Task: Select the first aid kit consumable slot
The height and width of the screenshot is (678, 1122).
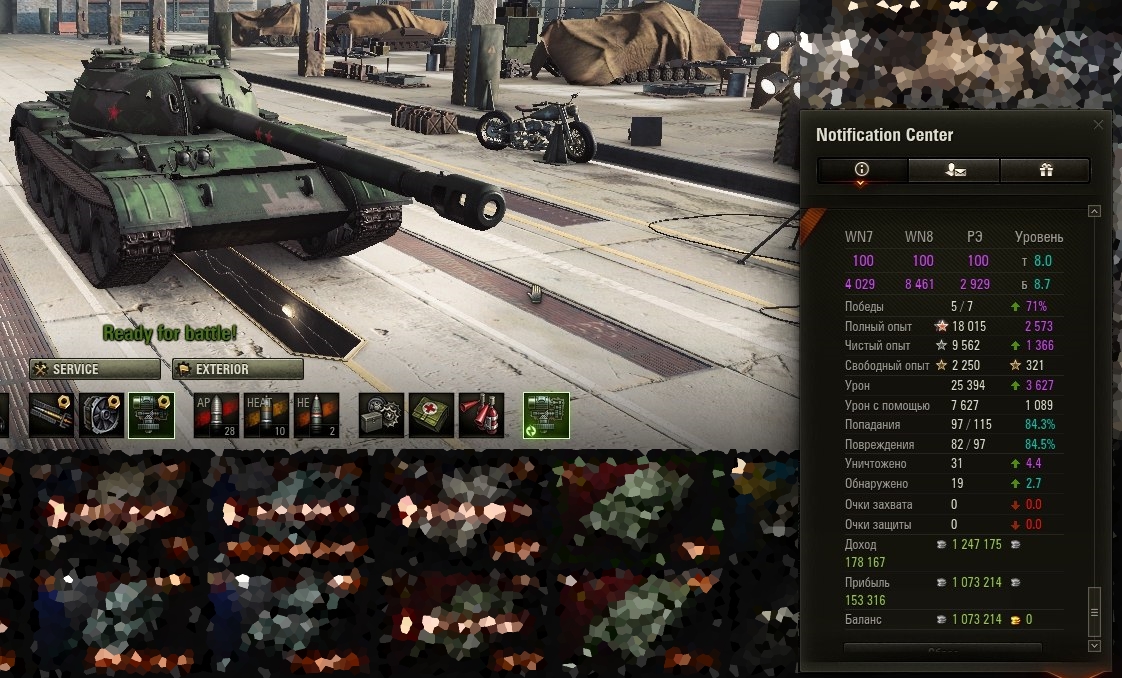Action: click(x=432, y=415)
